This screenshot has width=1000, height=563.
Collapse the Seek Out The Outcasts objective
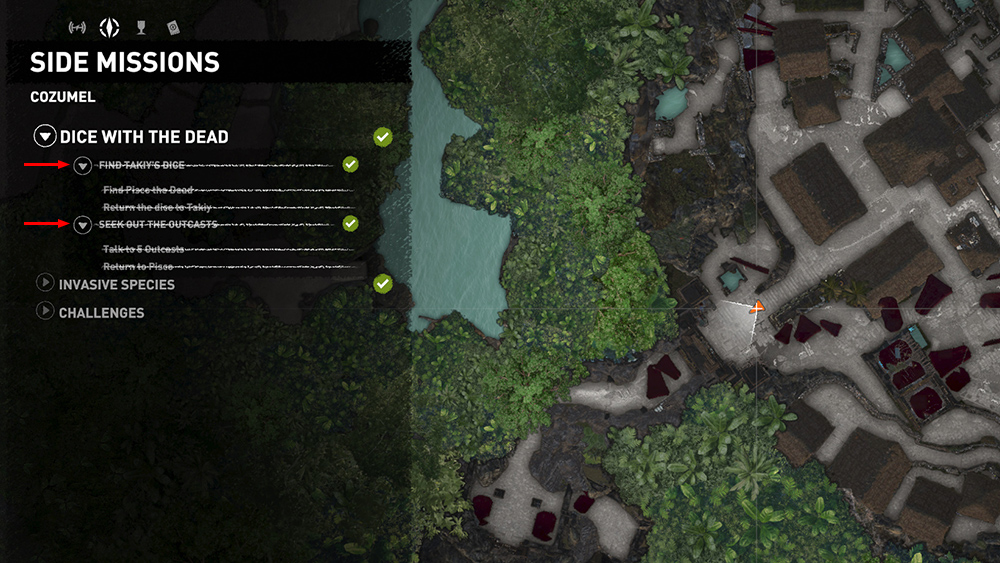tap(83, 225)
